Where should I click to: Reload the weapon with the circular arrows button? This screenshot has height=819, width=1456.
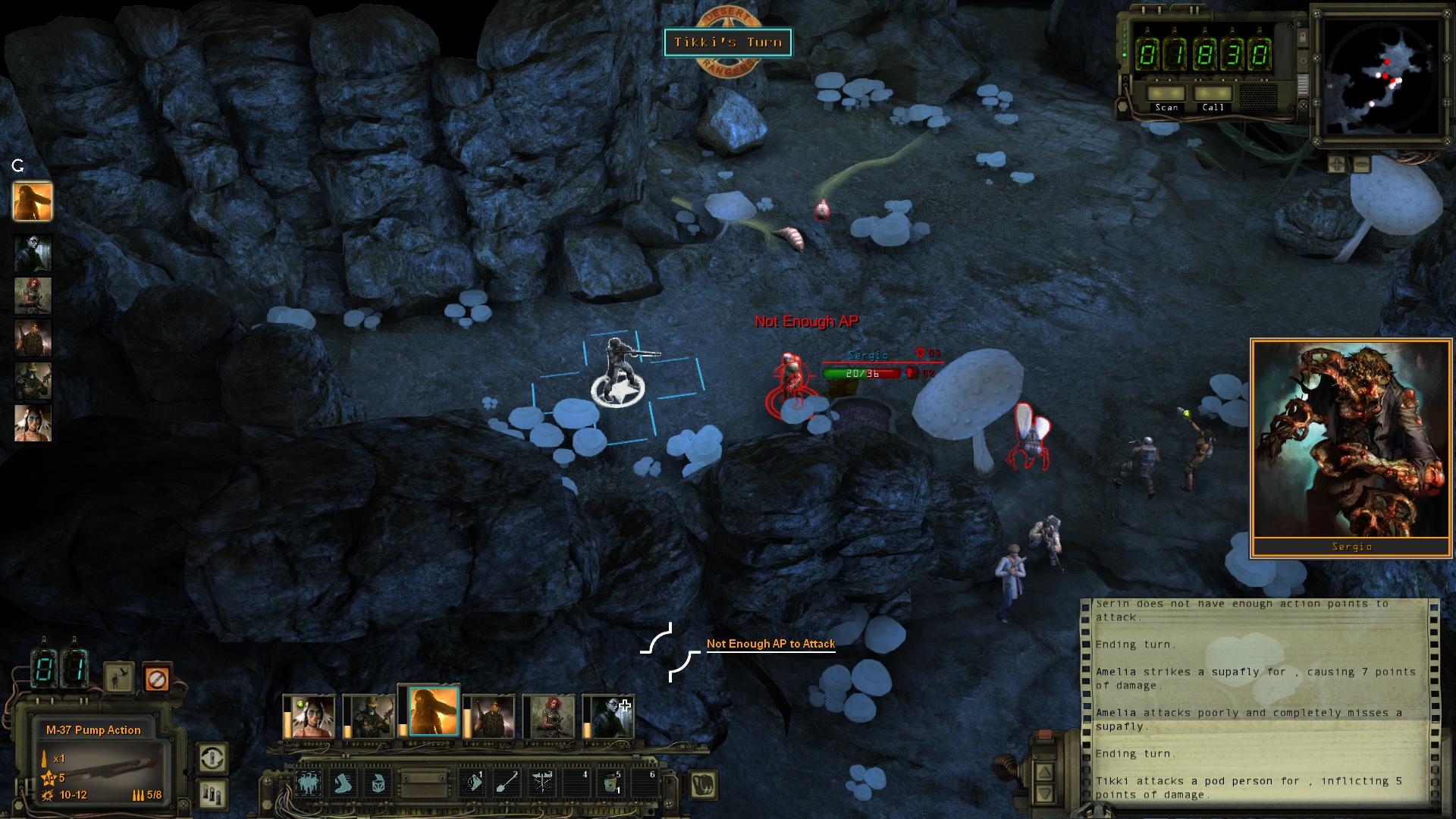pyautogui.click(x=212, y=758)
